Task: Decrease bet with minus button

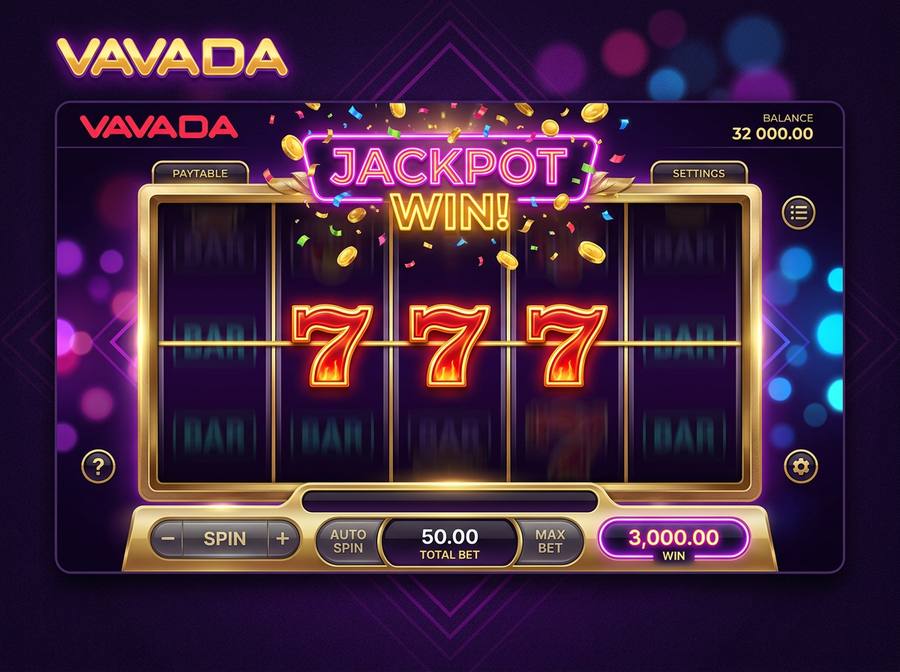Action: (168, 539)
